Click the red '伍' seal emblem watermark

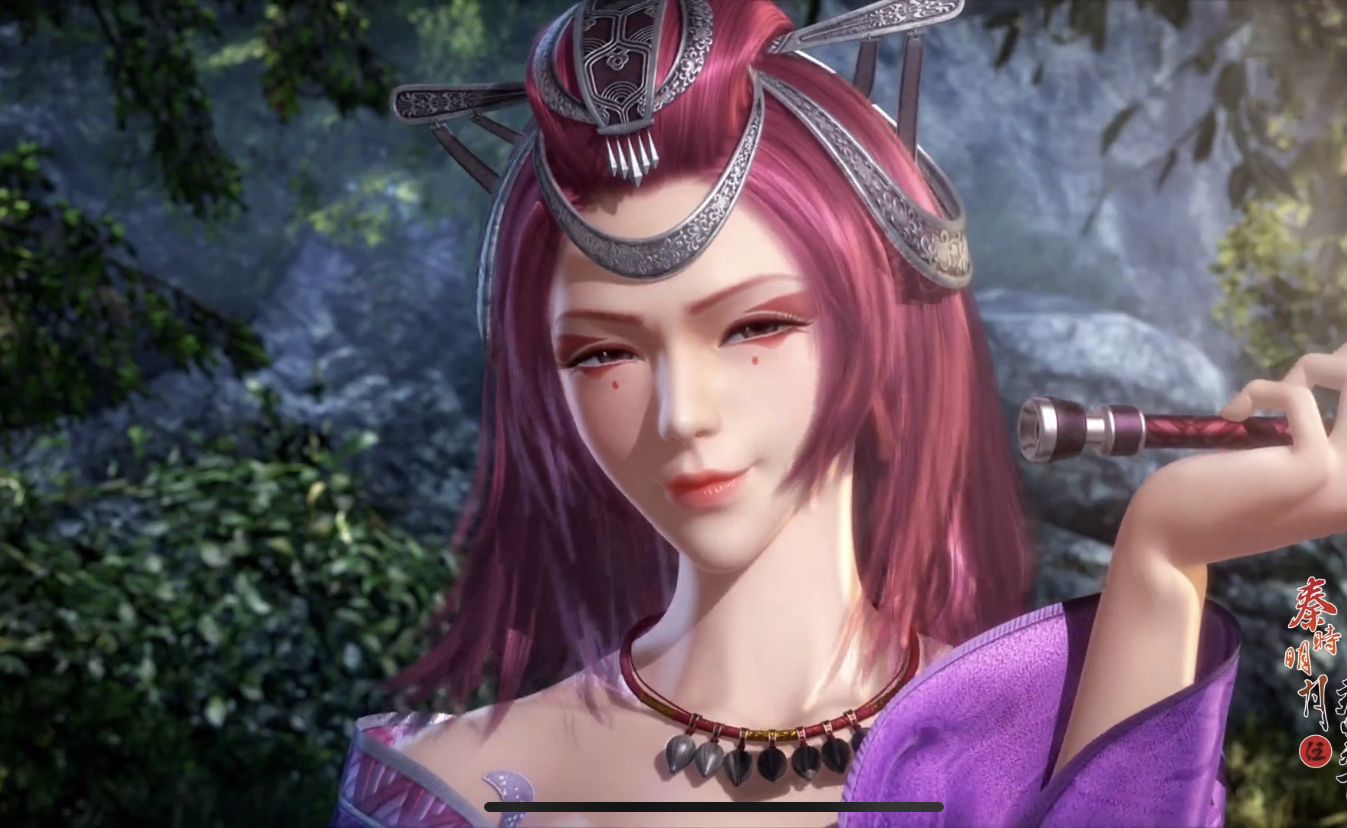click(1316, 750)
